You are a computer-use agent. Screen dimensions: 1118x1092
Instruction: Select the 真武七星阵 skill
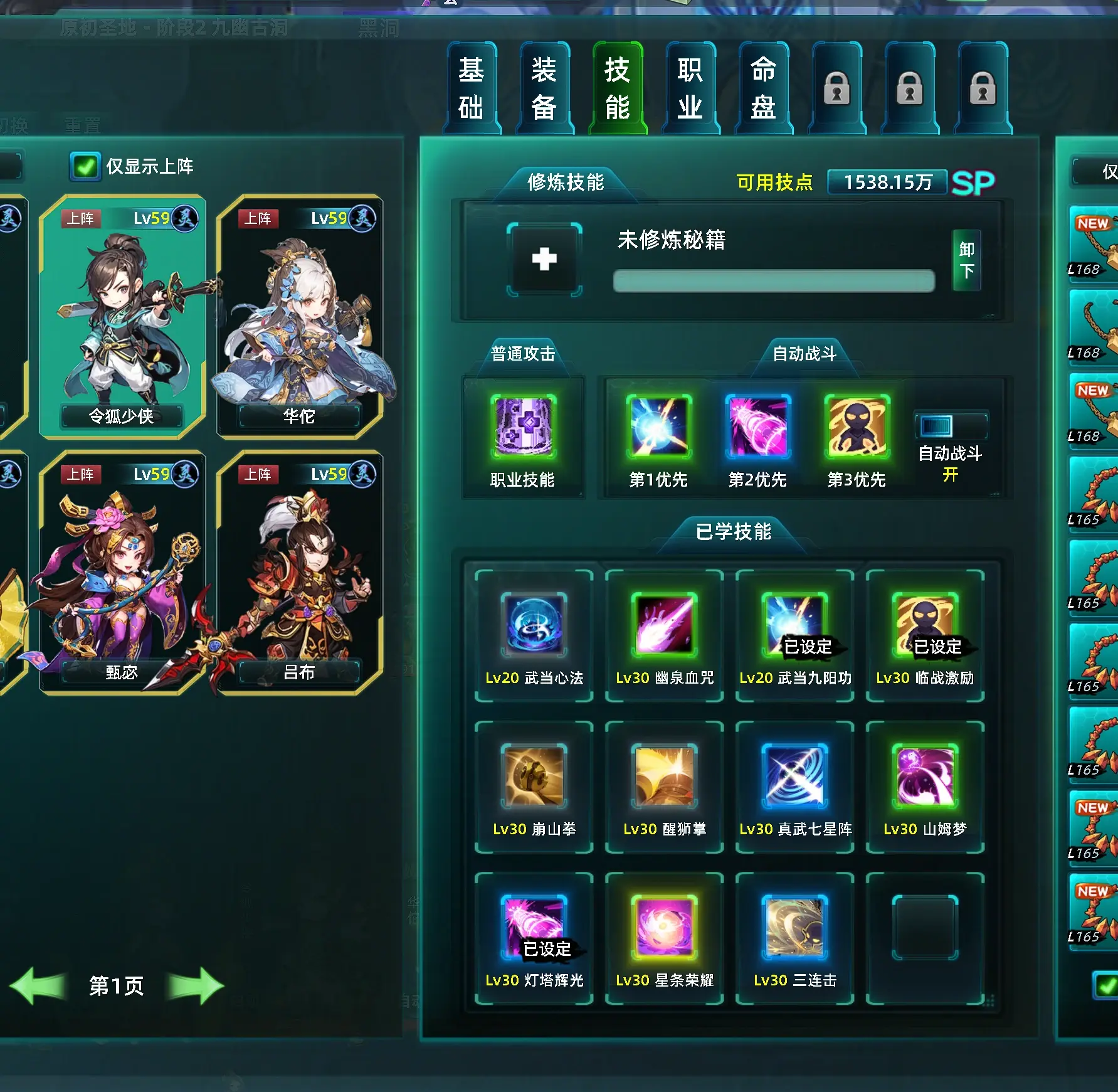pyautogui.click(x=795, y=776)
